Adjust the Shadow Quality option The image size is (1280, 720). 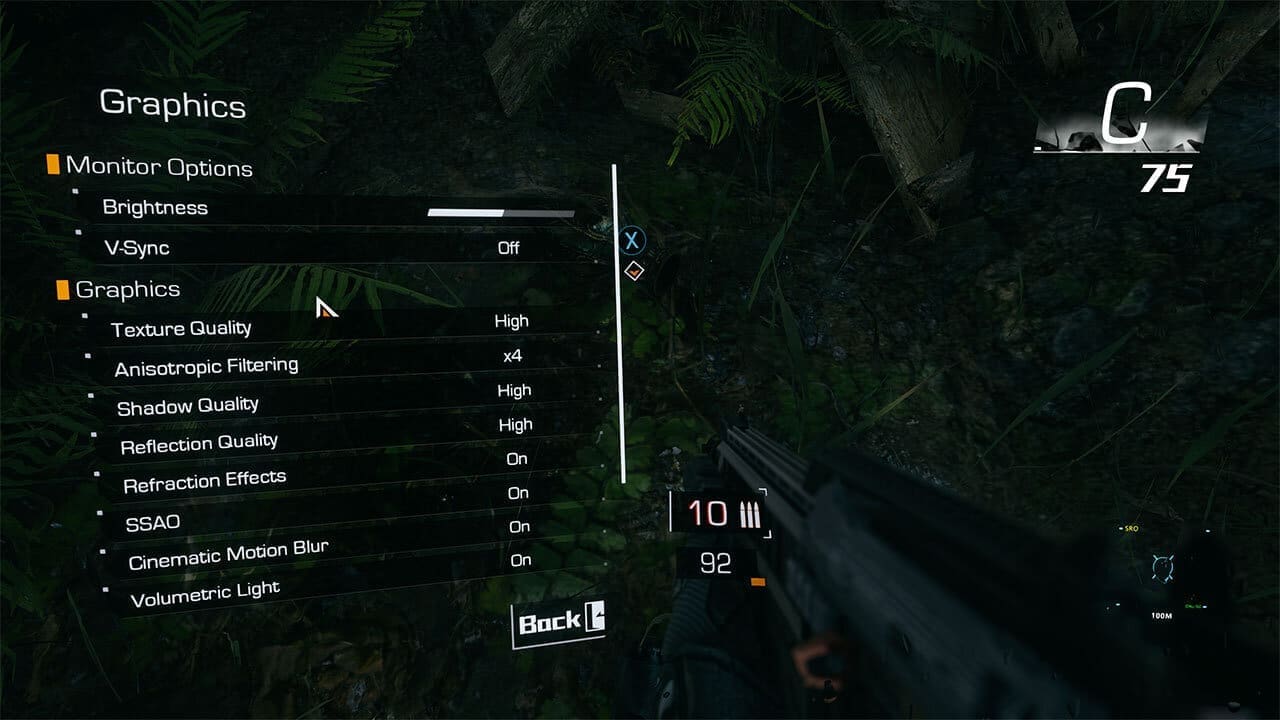[516, 390]
